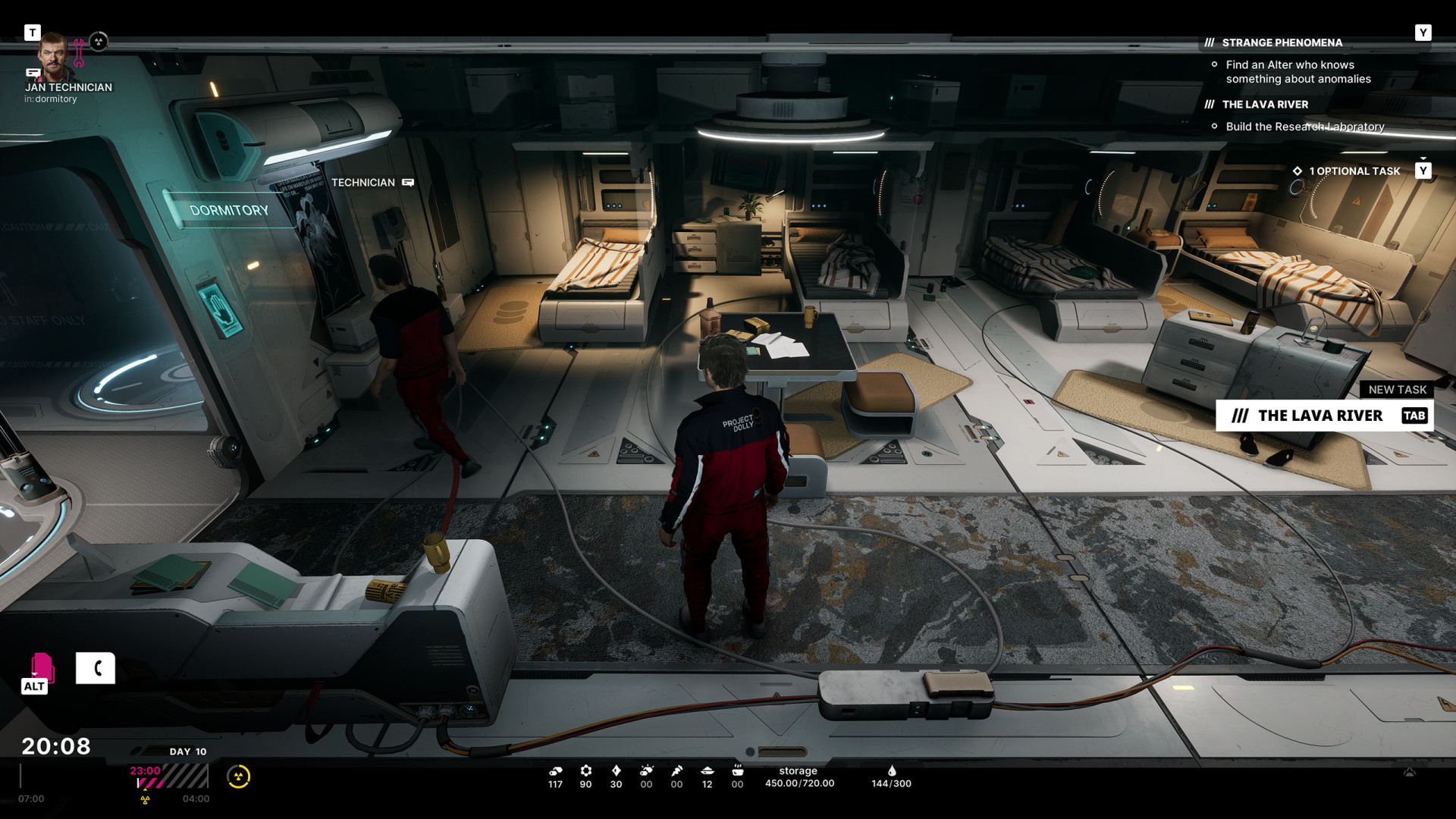Check the radiation gauge next to the portrait

99,42
